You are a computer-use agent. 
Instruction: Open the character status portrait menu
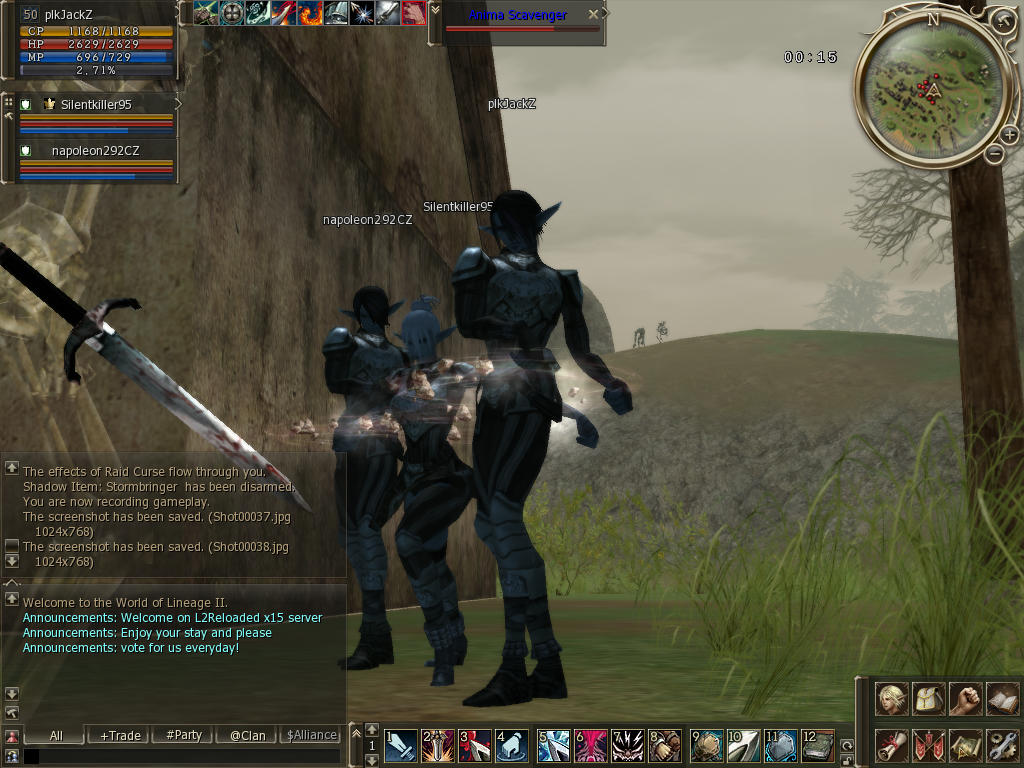point(892,698)
